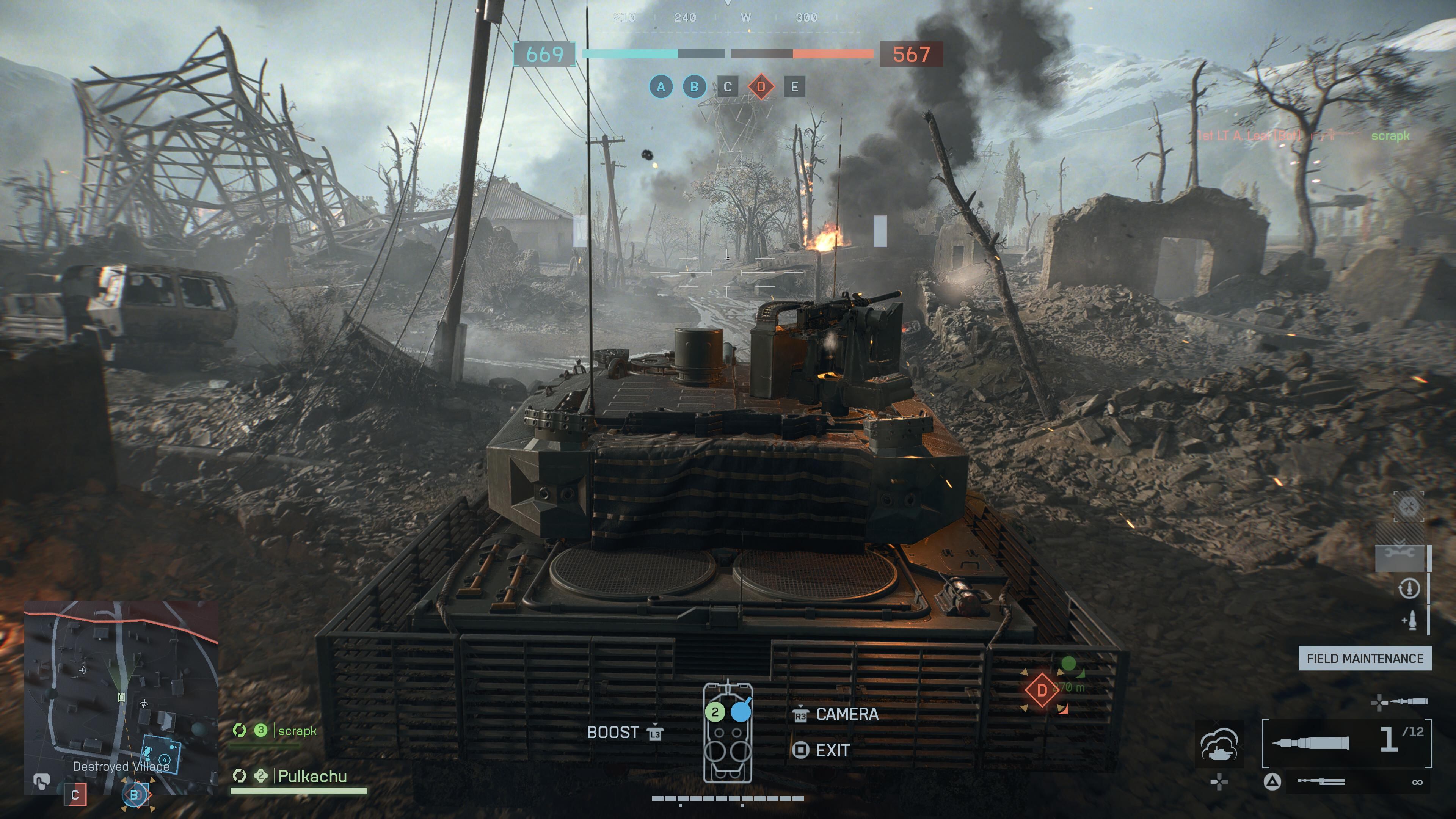Activate the wrench repair ability

click(1401, 557)
